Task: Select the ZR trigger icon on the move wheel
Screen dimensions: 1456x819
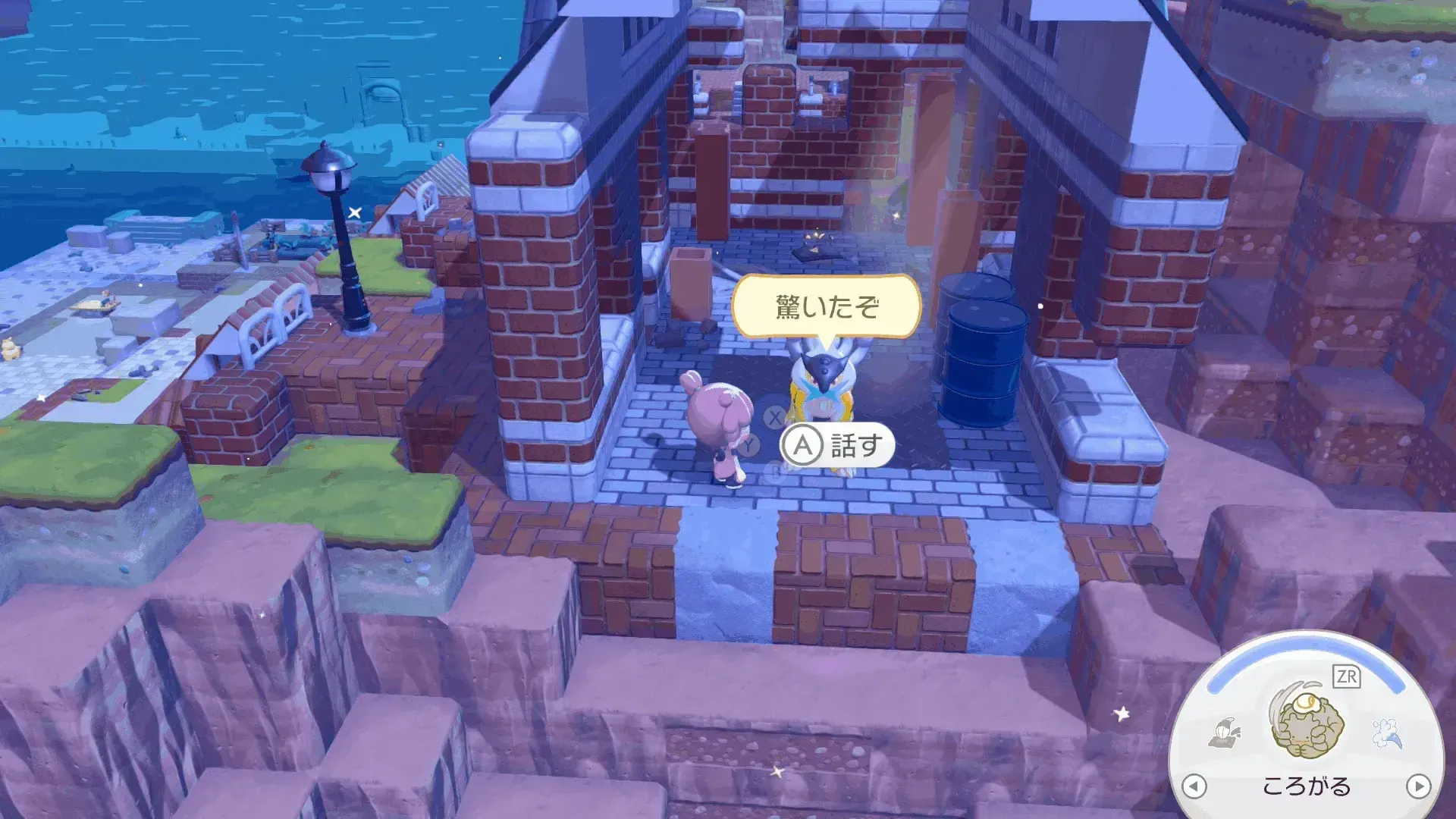Action: tap(1346, 675)
